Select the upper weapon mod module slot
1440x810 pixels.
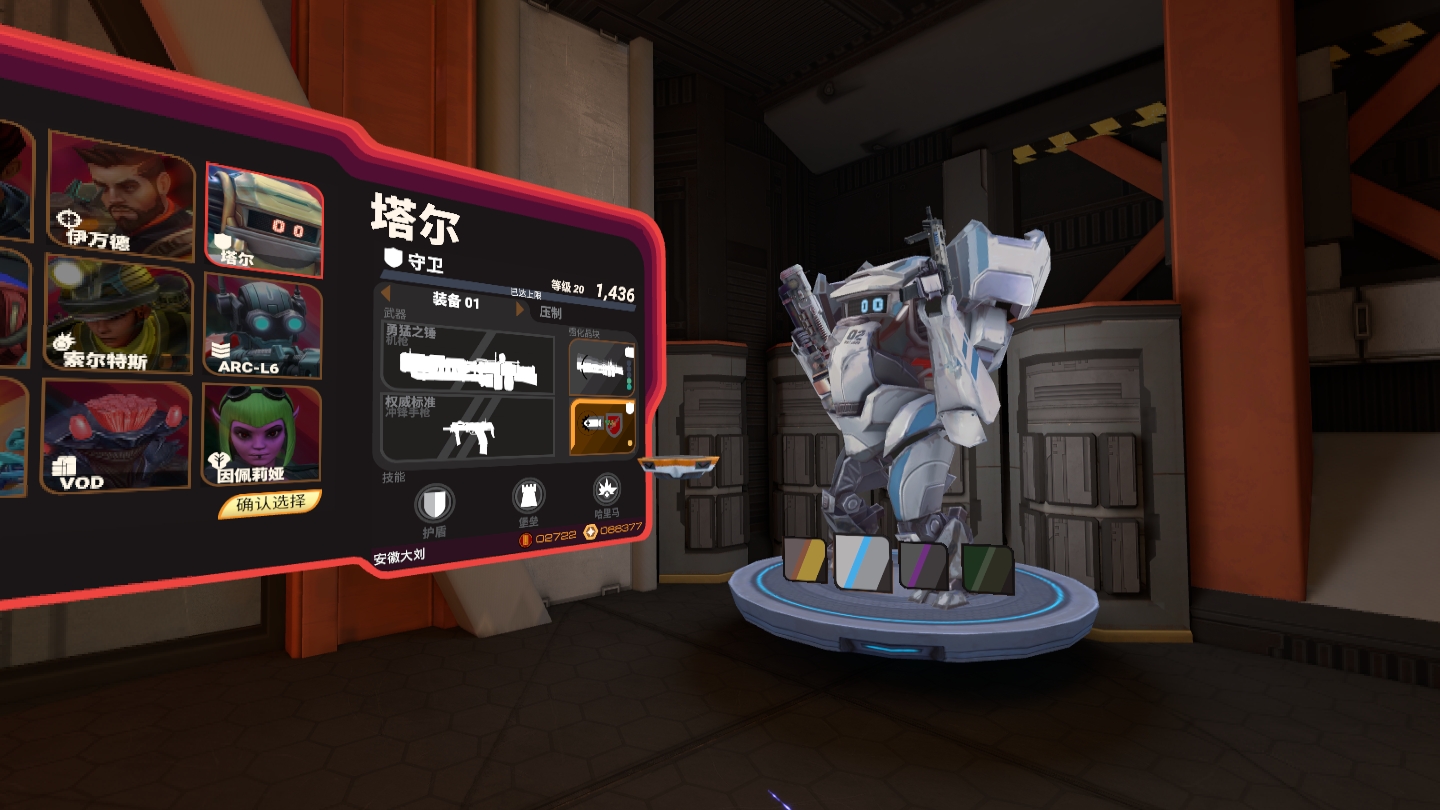tap(602, 366)
